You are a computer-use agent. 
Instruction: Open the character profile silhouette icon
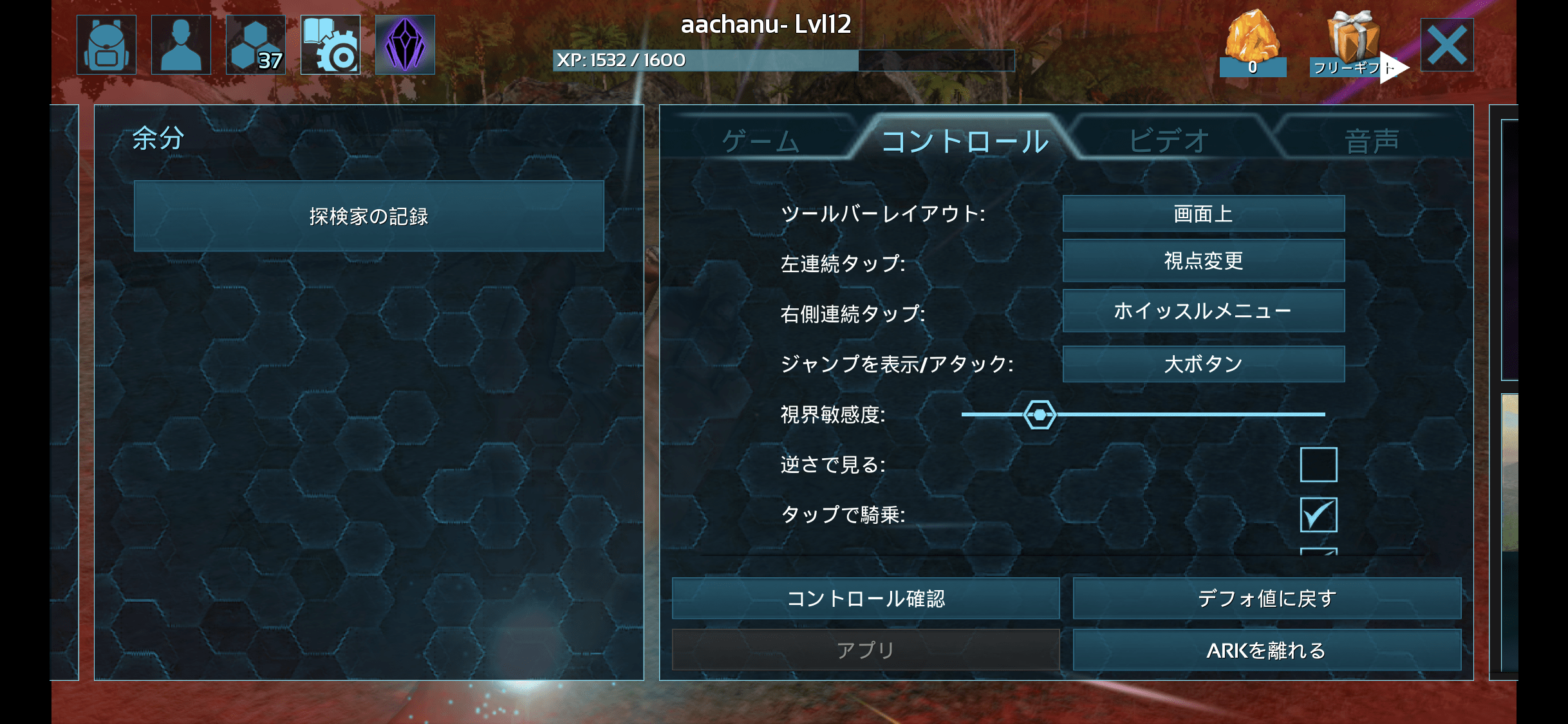181,45
